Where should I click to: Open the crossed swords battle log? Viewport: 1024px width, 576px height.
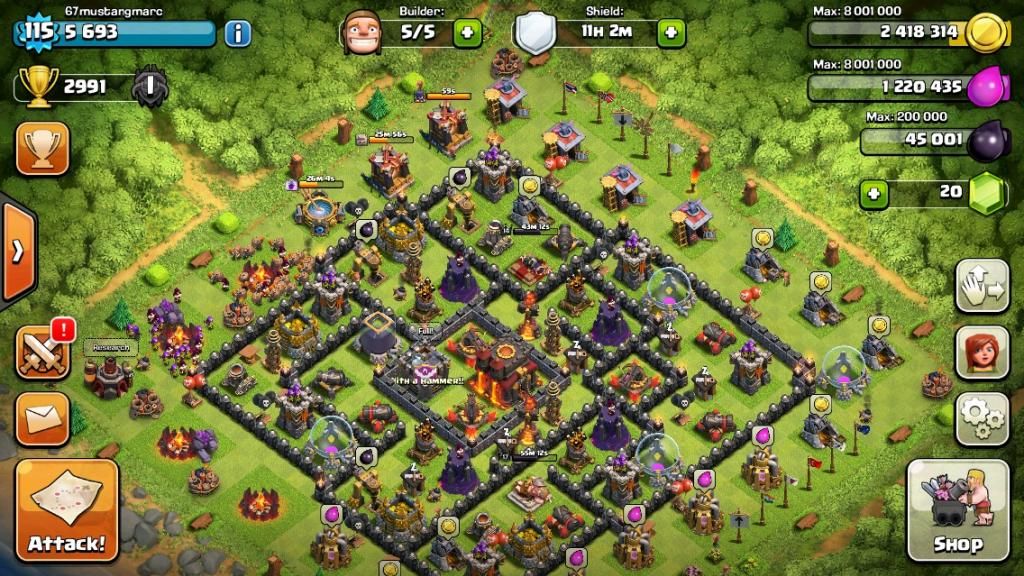click(x=42, y=352)
